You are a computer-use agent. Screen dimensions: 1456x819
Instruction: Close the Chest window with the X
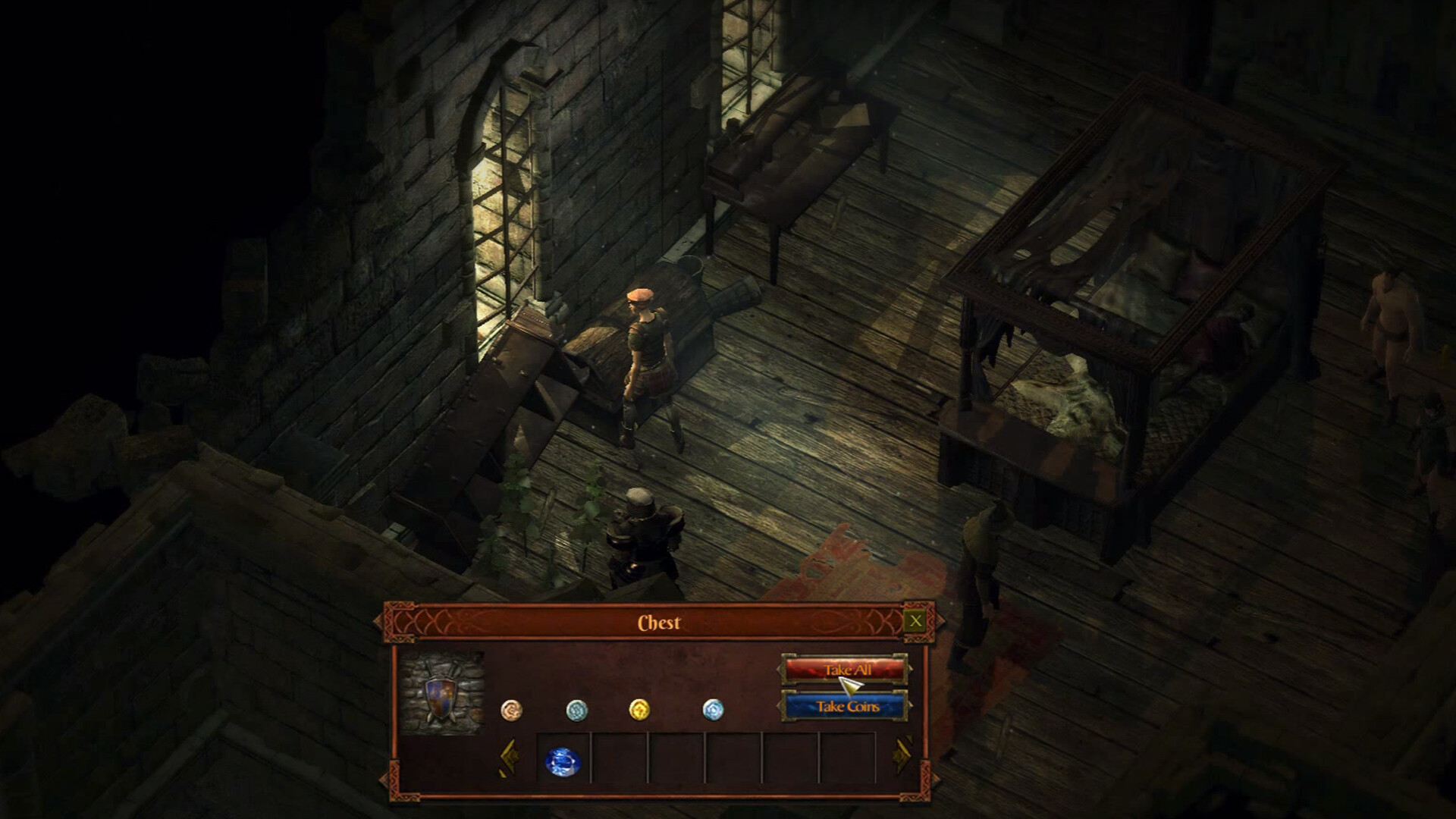[x=915, y=622]
